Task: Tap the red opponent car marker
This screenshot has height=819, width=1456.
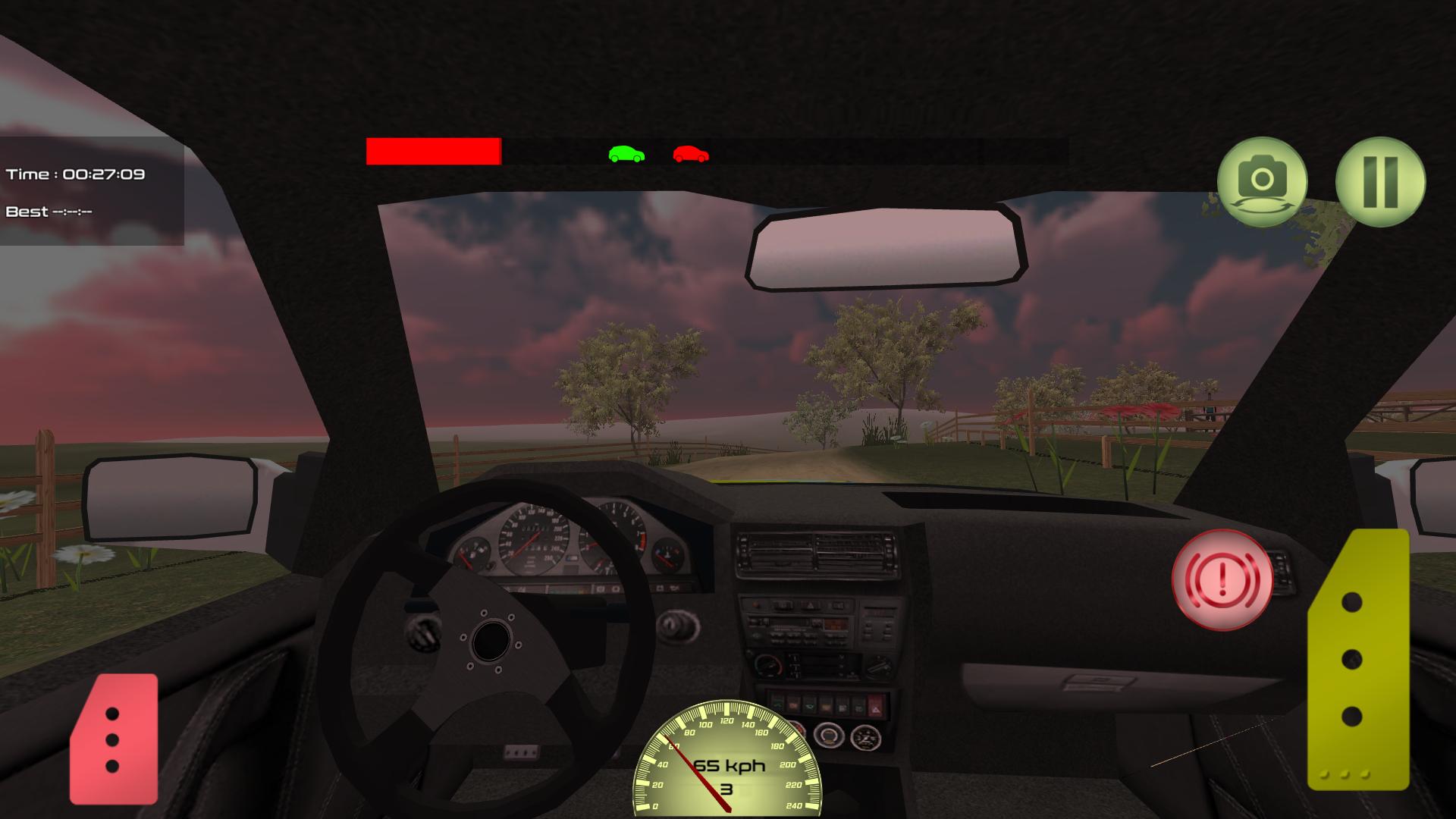Action: click(690, 153)
